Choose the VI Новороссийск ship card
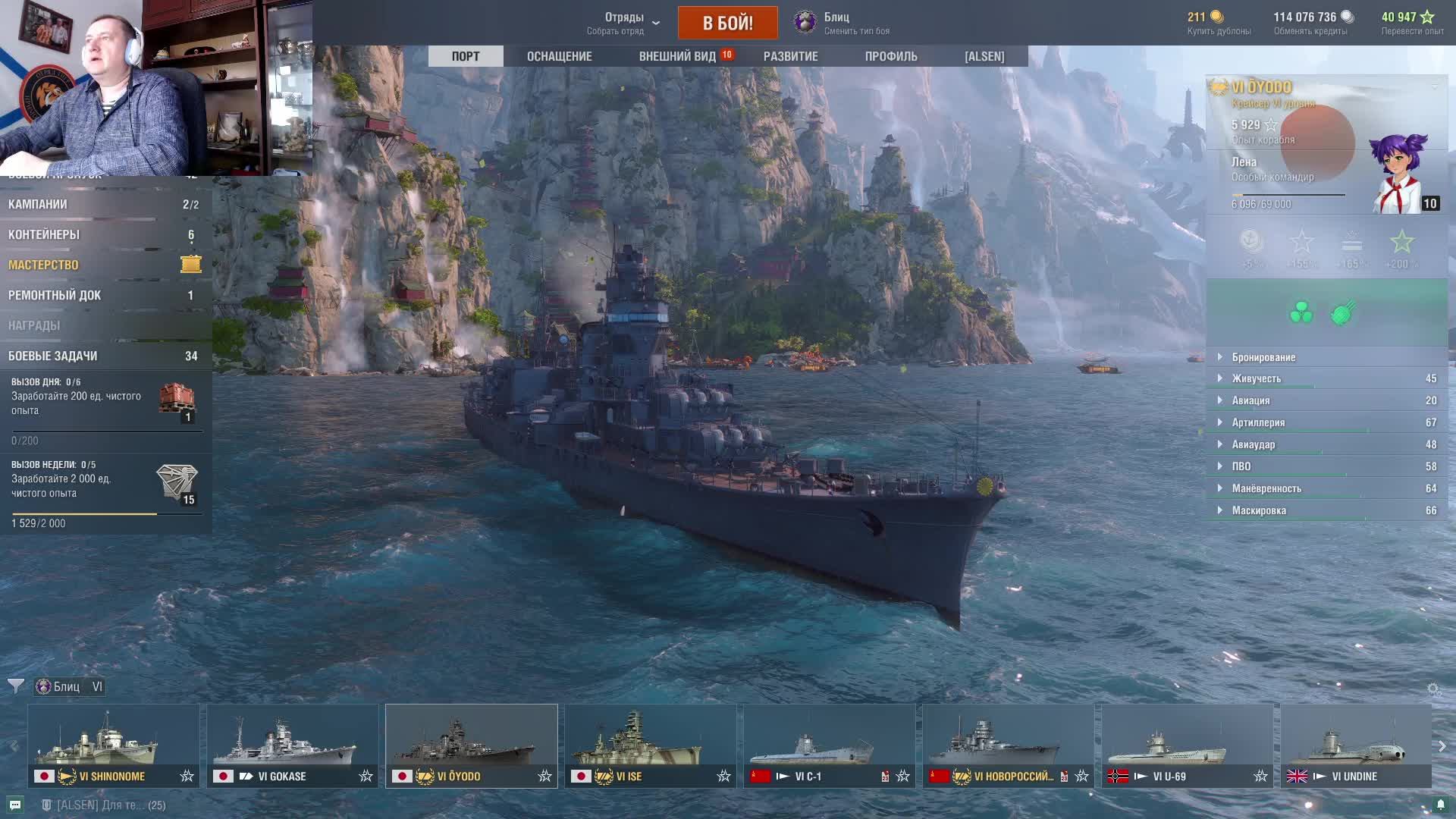Screen dimensions: 1456x819 1008,745
